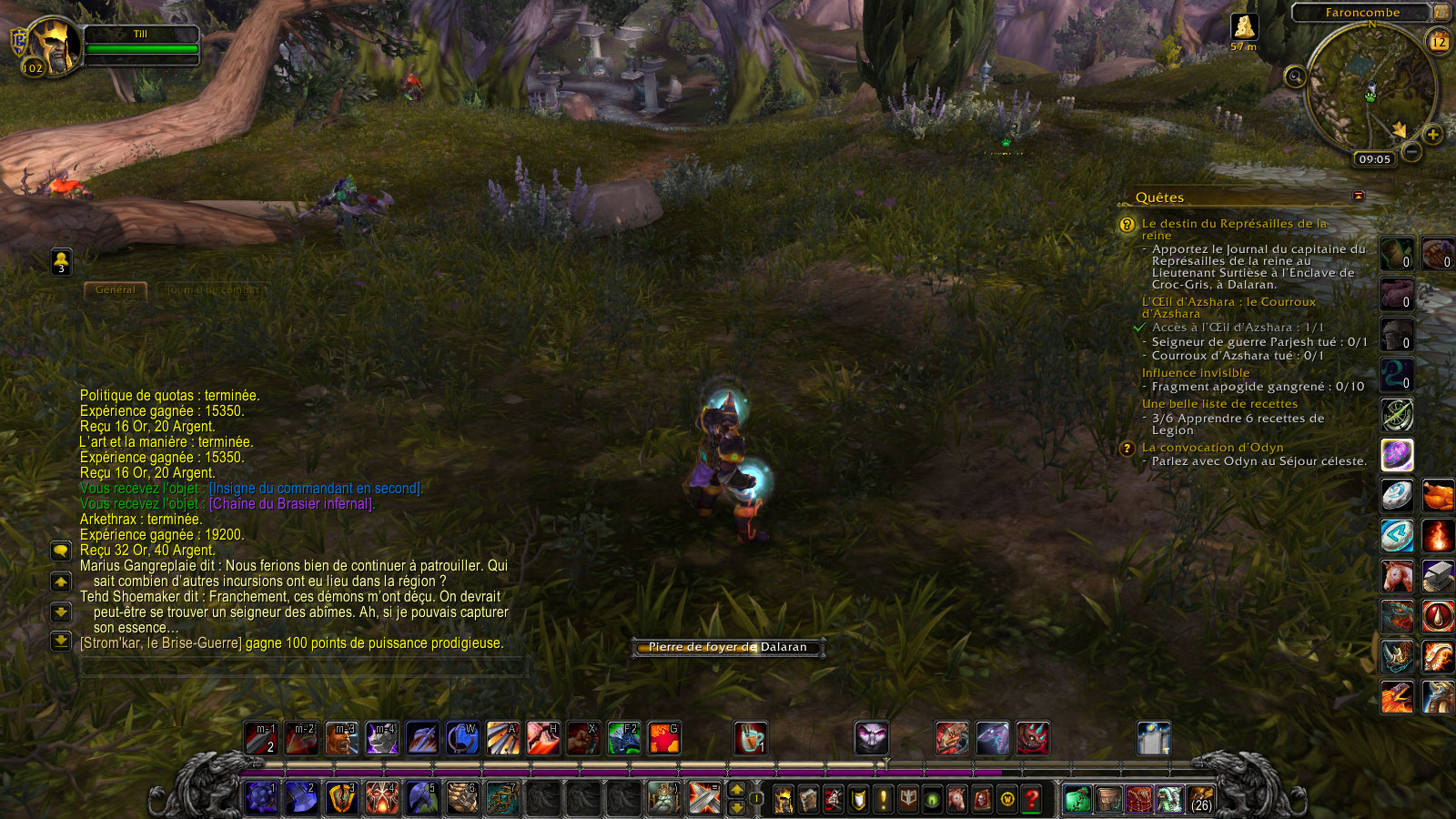Open the mounts collection horse icon
The image size is (1456, 819).
[x=956, y=800]
